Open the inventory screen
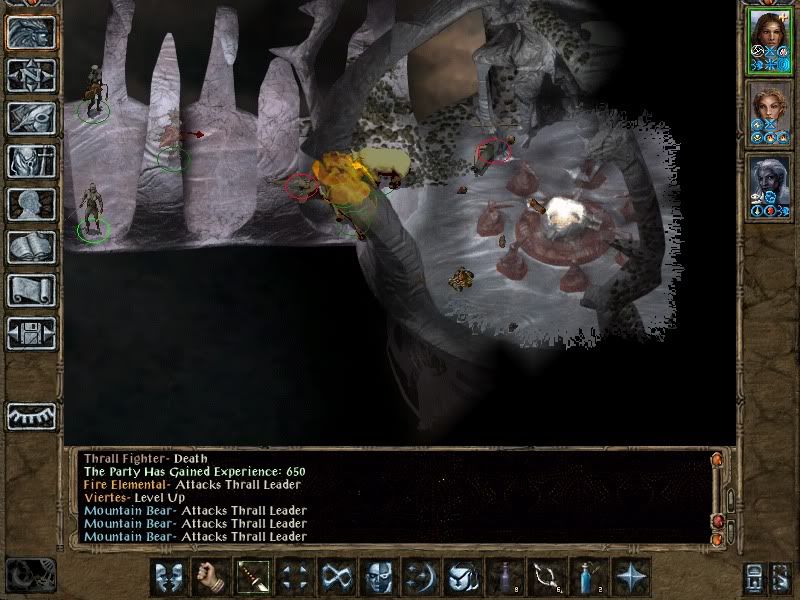The image size is (800, 600). (31, 161)
